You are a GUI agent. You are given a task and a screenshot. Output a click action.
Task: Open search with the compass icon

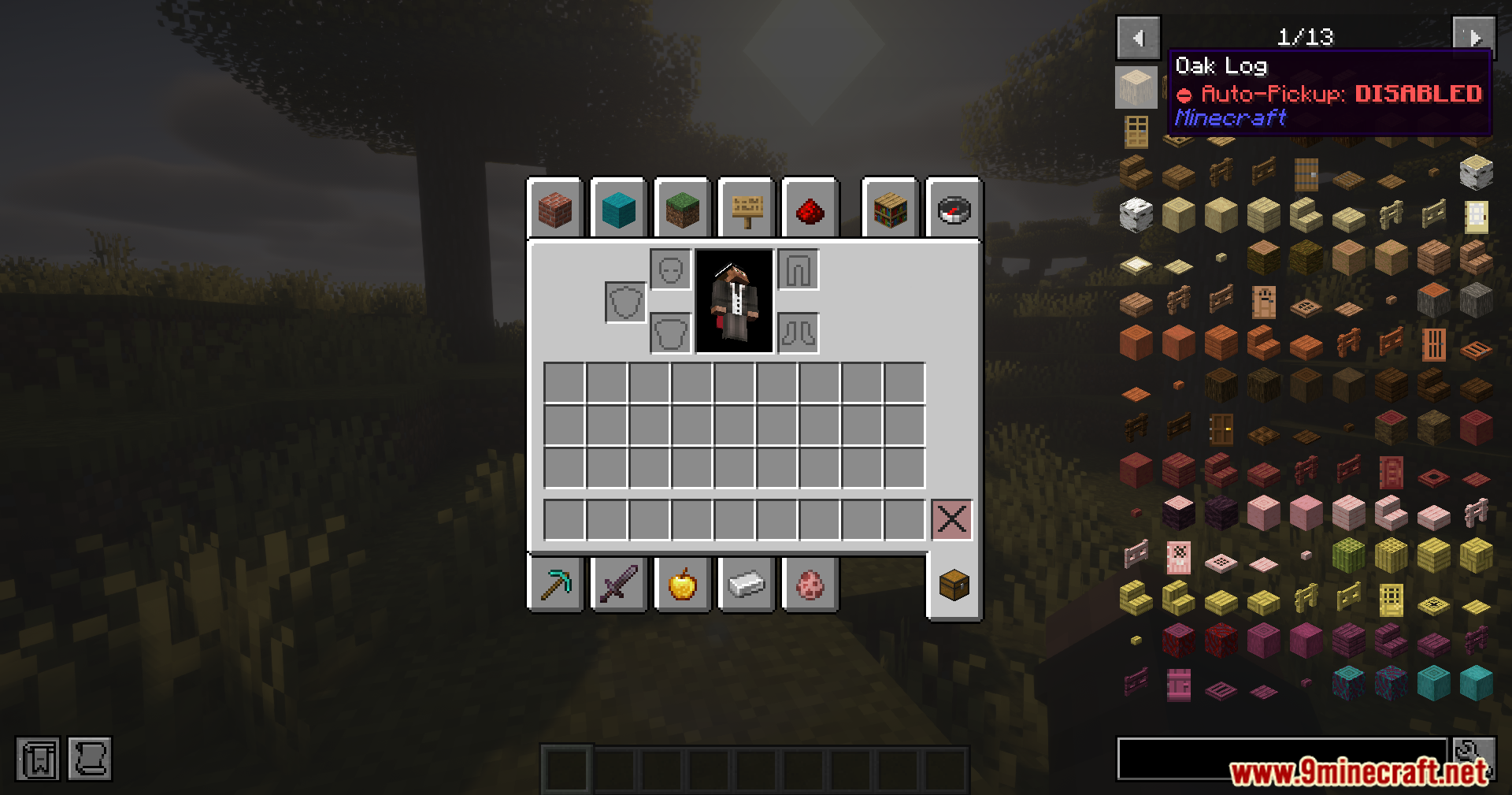click(953, 209)
